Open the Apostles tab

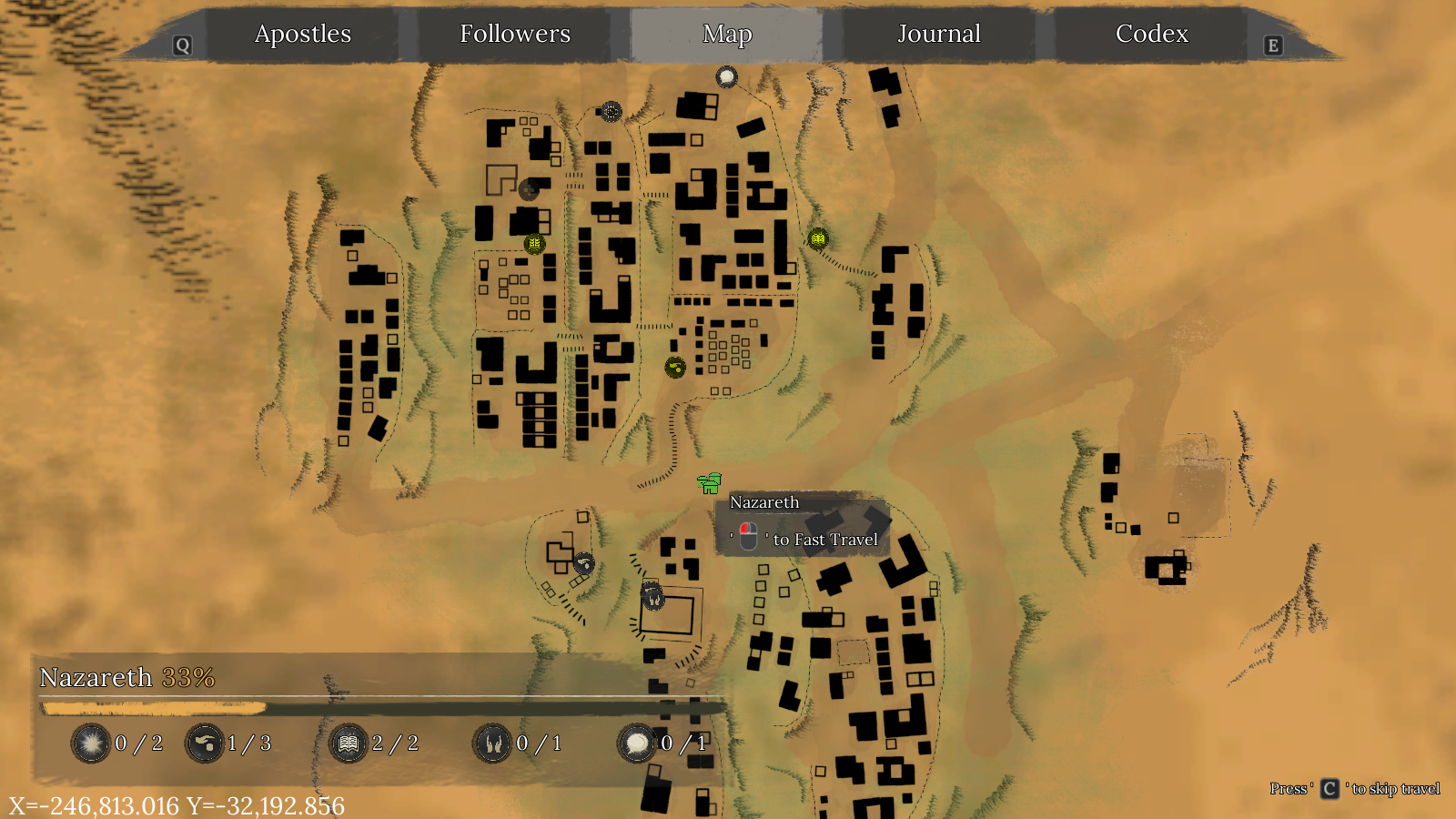click(x=303, y=35)
